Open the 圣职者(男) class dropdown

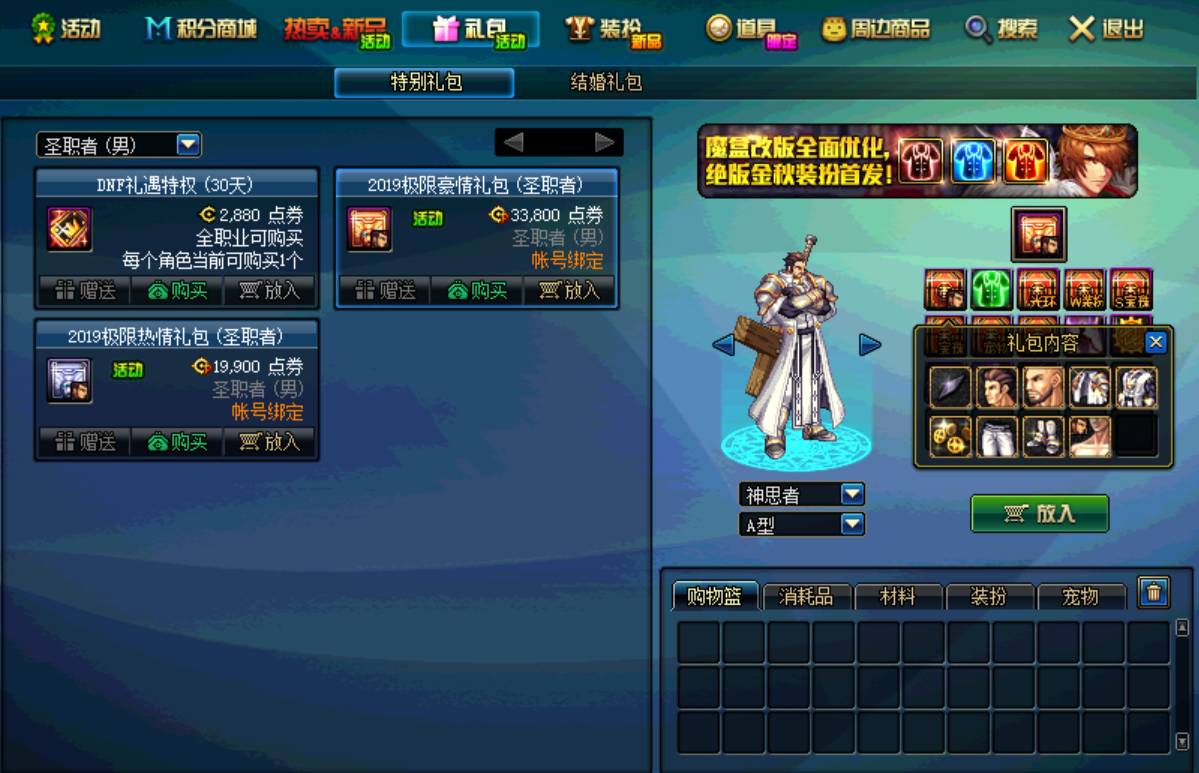pyautogui.click(x=188, y=145)
